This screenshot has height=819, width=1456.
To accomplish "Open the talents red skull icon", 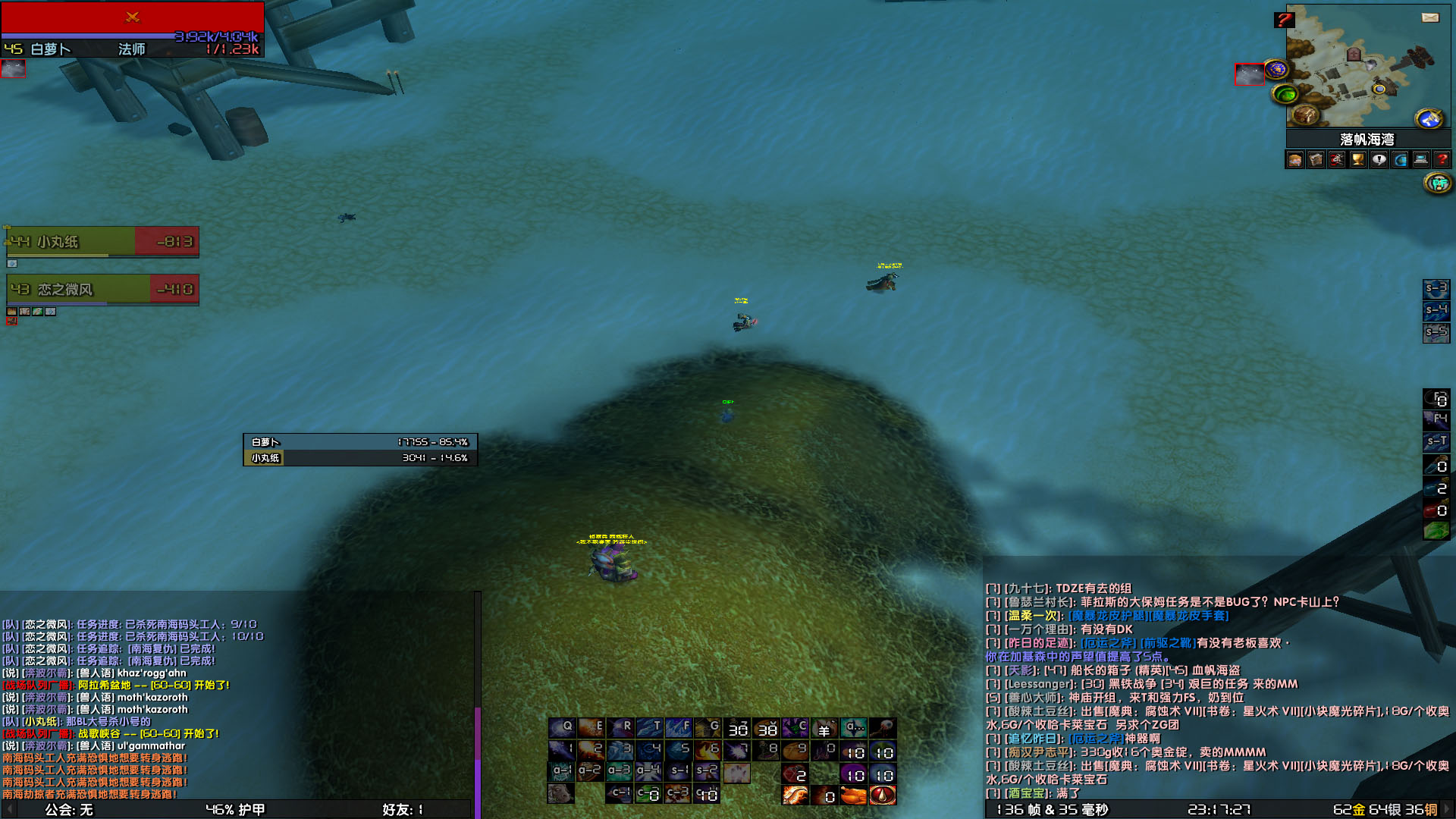I will (1336, 159).
